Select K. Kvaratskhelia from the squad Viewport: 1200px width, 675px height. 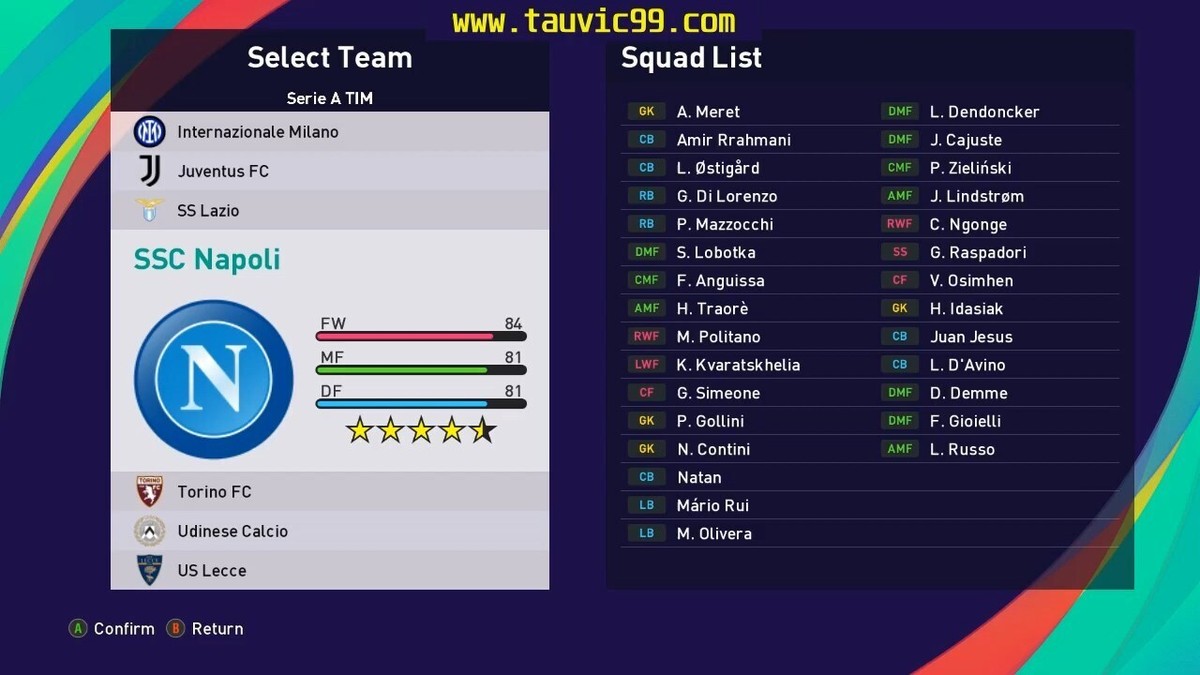pos(738,365)
